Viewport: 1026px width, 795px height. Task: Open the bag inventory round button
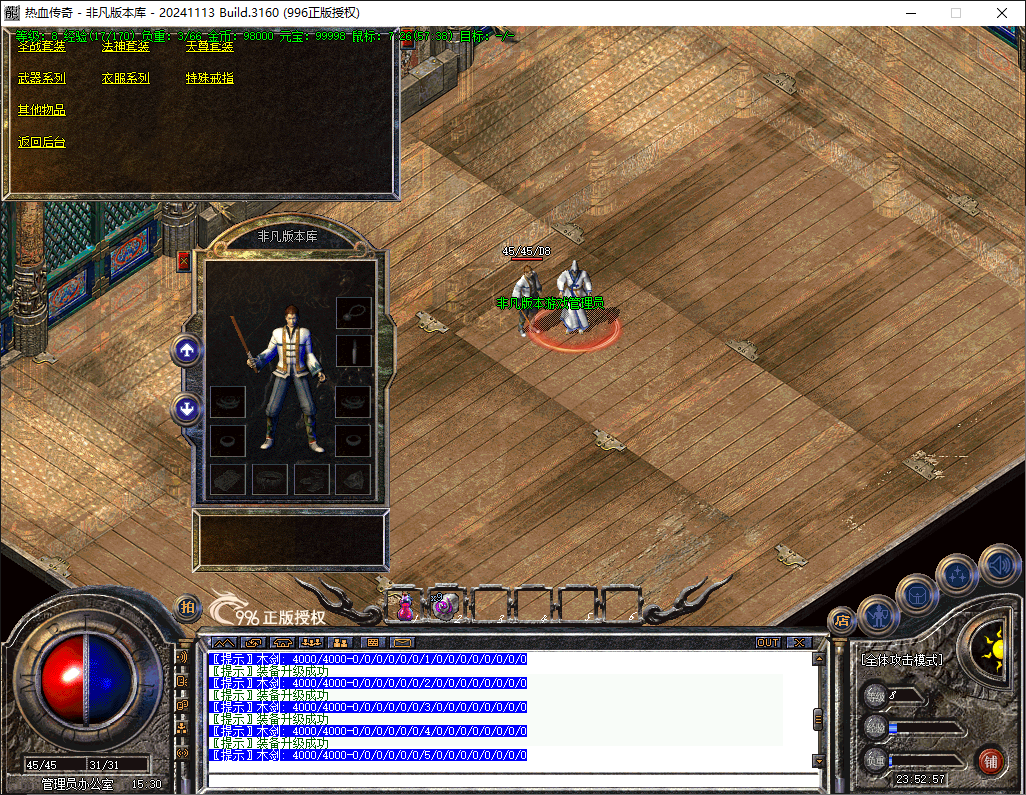pyautogui.click(x=916, y=594)
